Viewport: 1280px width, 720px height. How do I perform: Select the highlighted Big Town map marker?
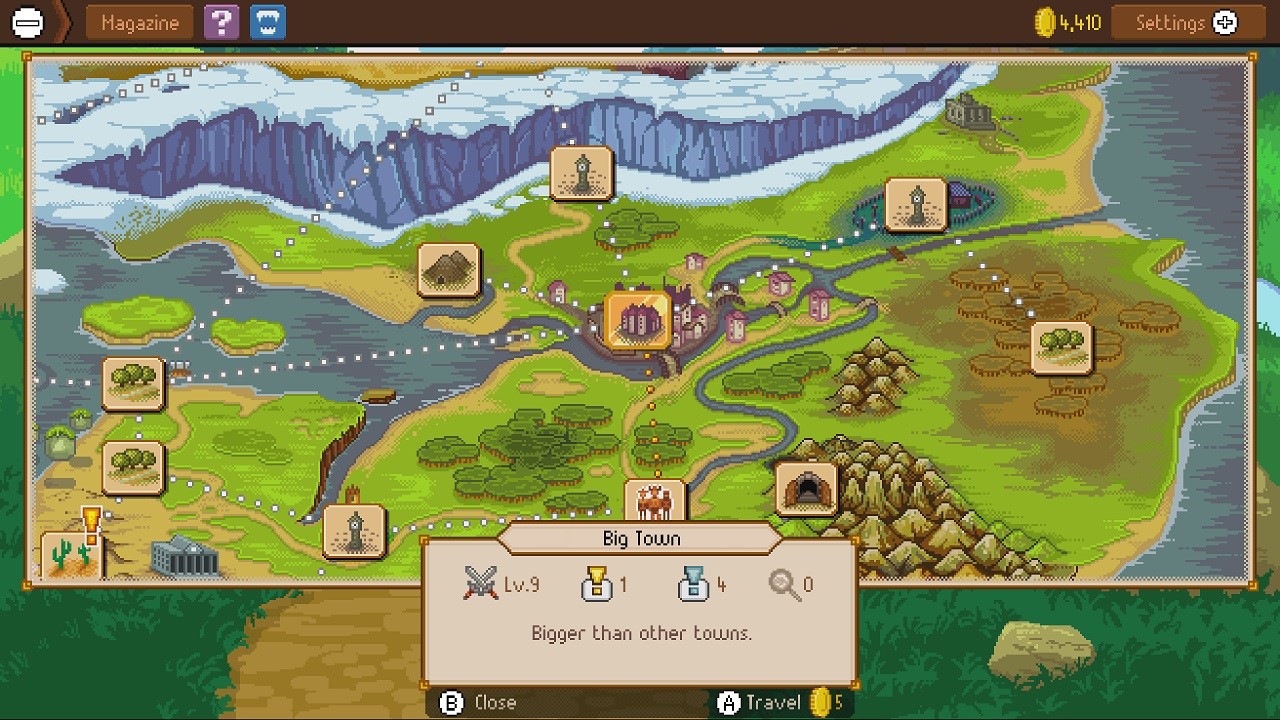pos(638,321)
